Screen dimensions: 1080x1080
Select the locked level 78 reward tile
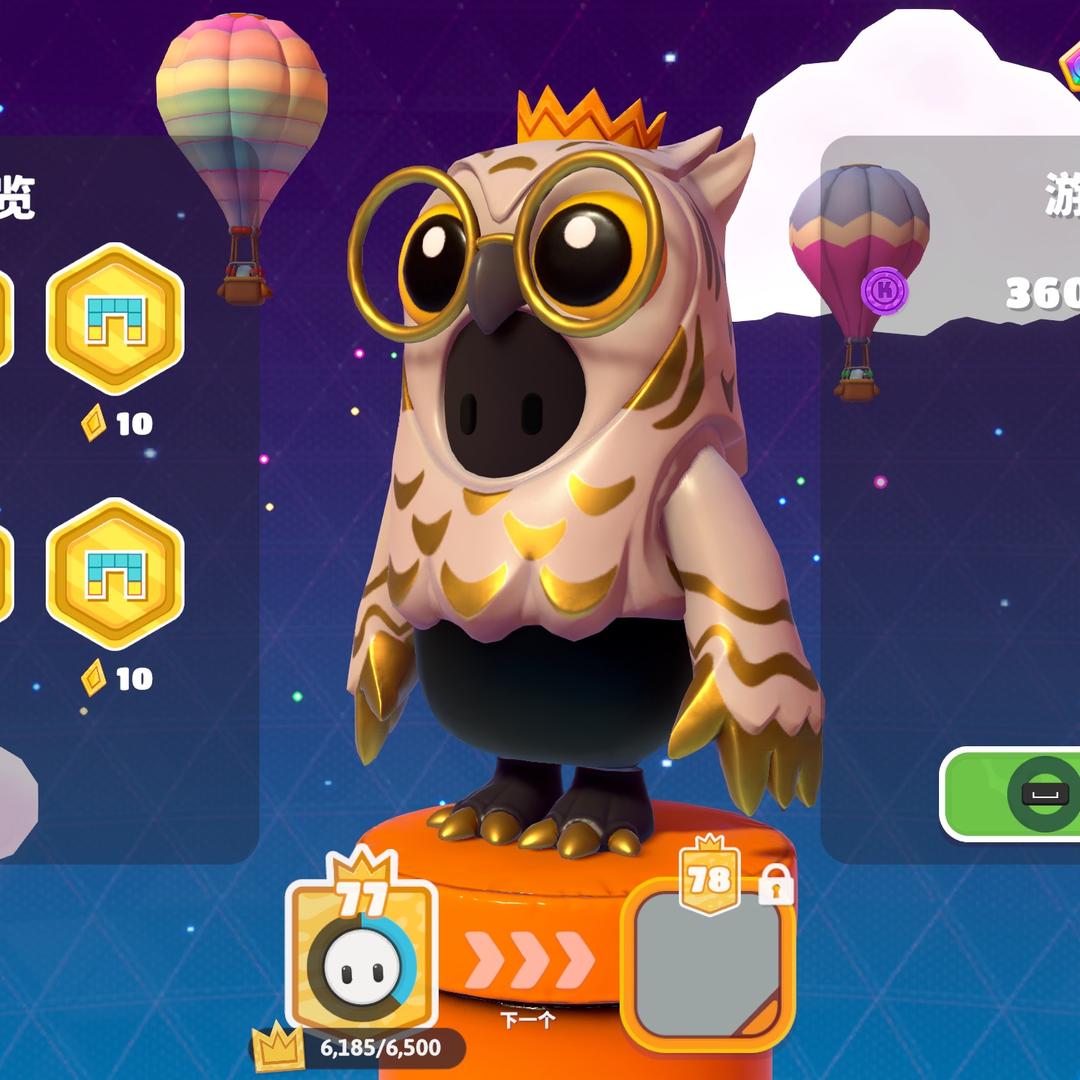click(x=707, y=961)
